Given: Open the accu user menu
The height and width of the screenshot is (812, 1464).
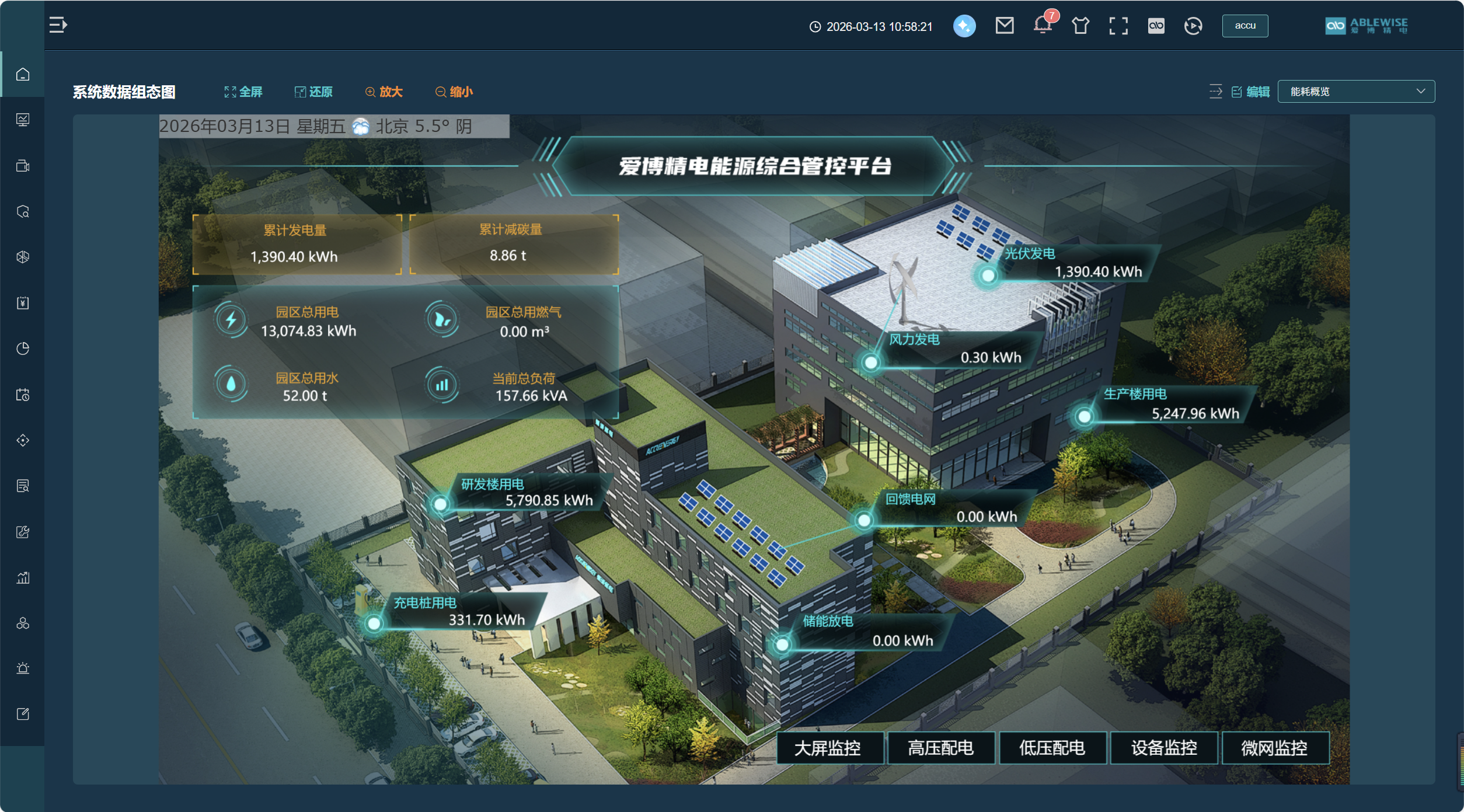Looking at the screenshot, I should 1245,26.
